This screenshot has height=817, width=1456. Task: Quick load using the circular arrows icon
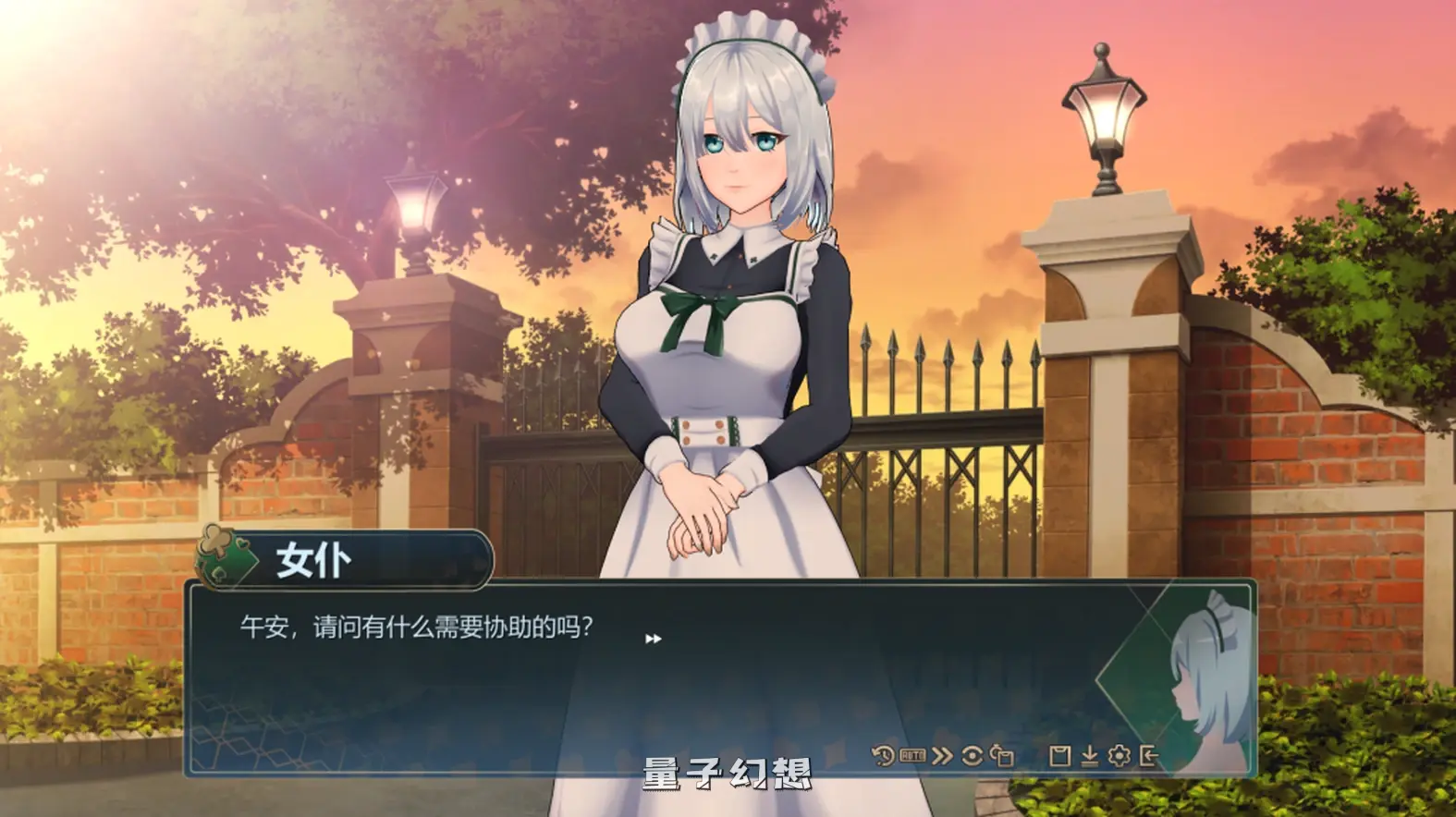pyautogui.click(x=971, y=755)
